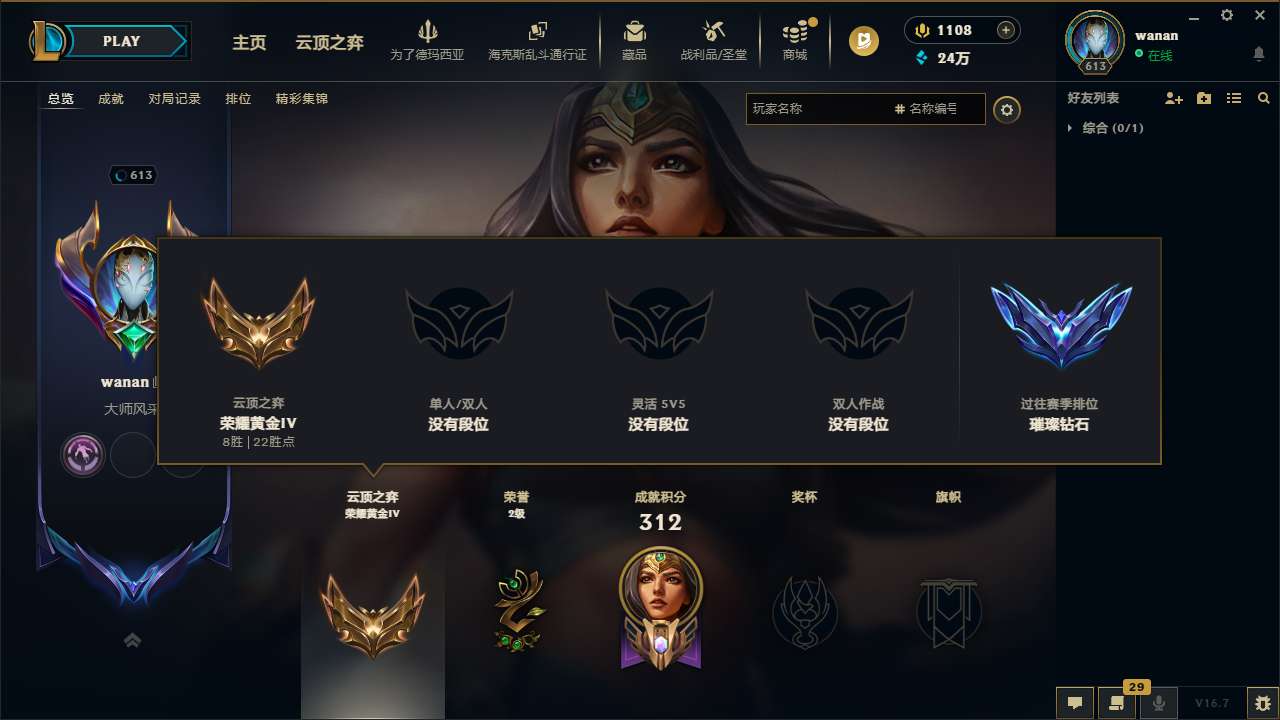Image resolution: width=1280 pixels, height=720 pixels.
Task: Open the 藏品 collection page icon
Action: point(633,38)
